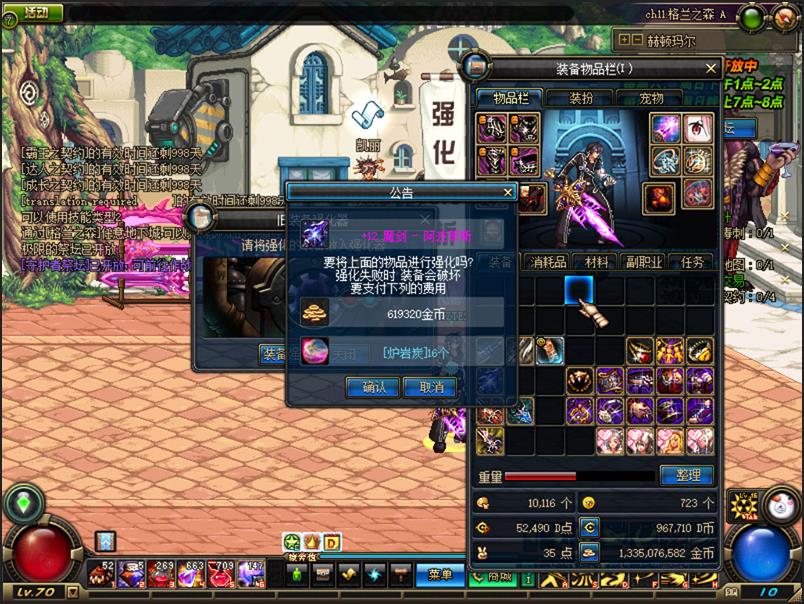Use the quick slot potion numbered 709
Screen dimensions: 804x604
click(x=221, y=574)
